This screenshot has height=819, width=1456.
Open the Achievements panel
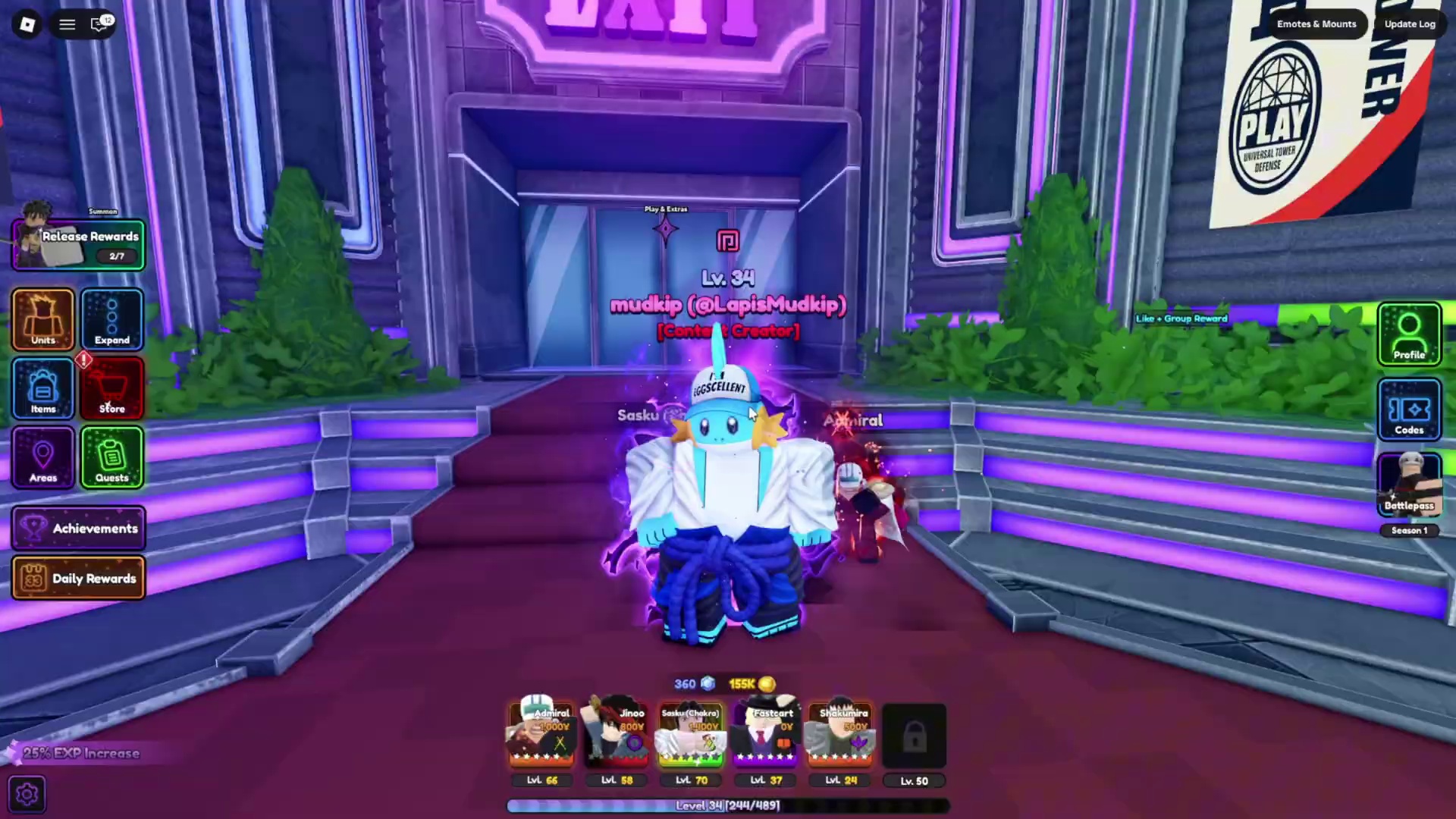tap(79, 529)
